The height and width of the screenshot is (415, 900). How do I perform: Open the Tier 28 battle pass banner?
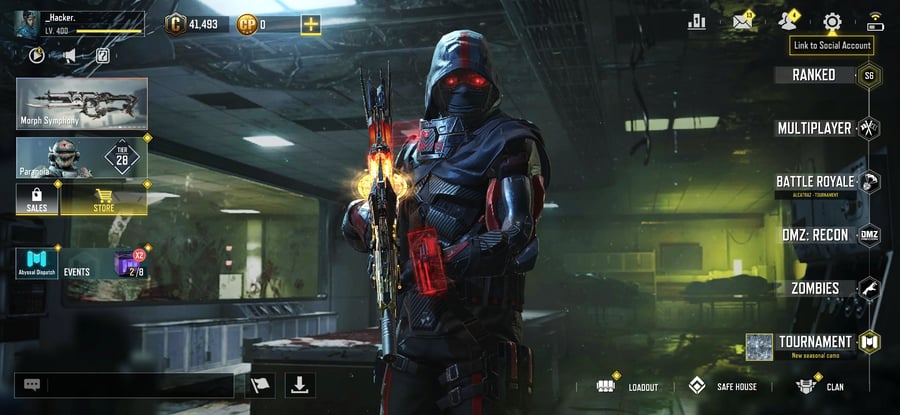pyautogui.click(x=82, y=158)
